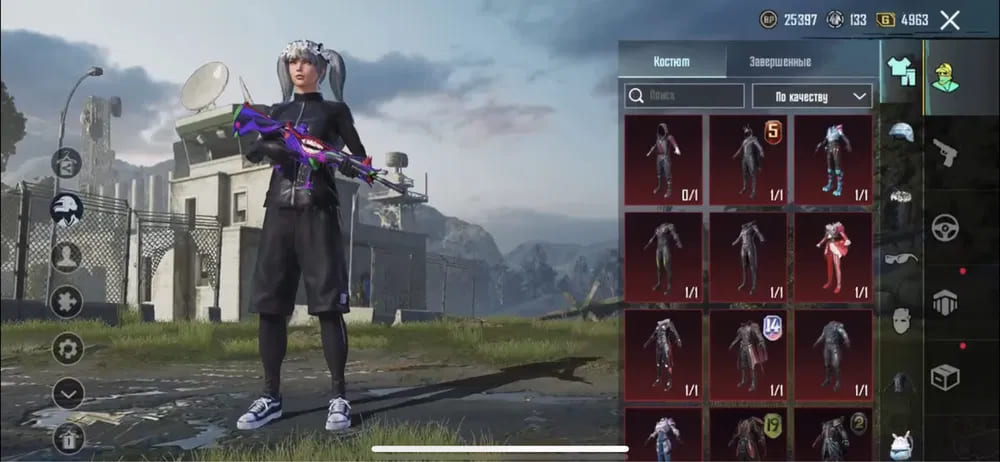Open the Завершенные tab
The height and width of the screenshot is (462, 1000).
pos(780,61)
